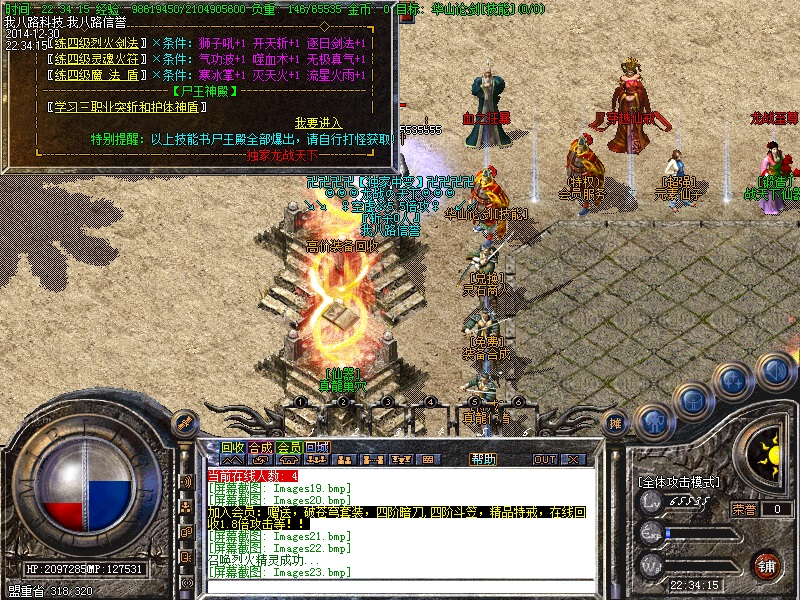Change the 全体攻击模式 attack mode label
Viewport: 800px width, 600px height.
tap(679, 482)
